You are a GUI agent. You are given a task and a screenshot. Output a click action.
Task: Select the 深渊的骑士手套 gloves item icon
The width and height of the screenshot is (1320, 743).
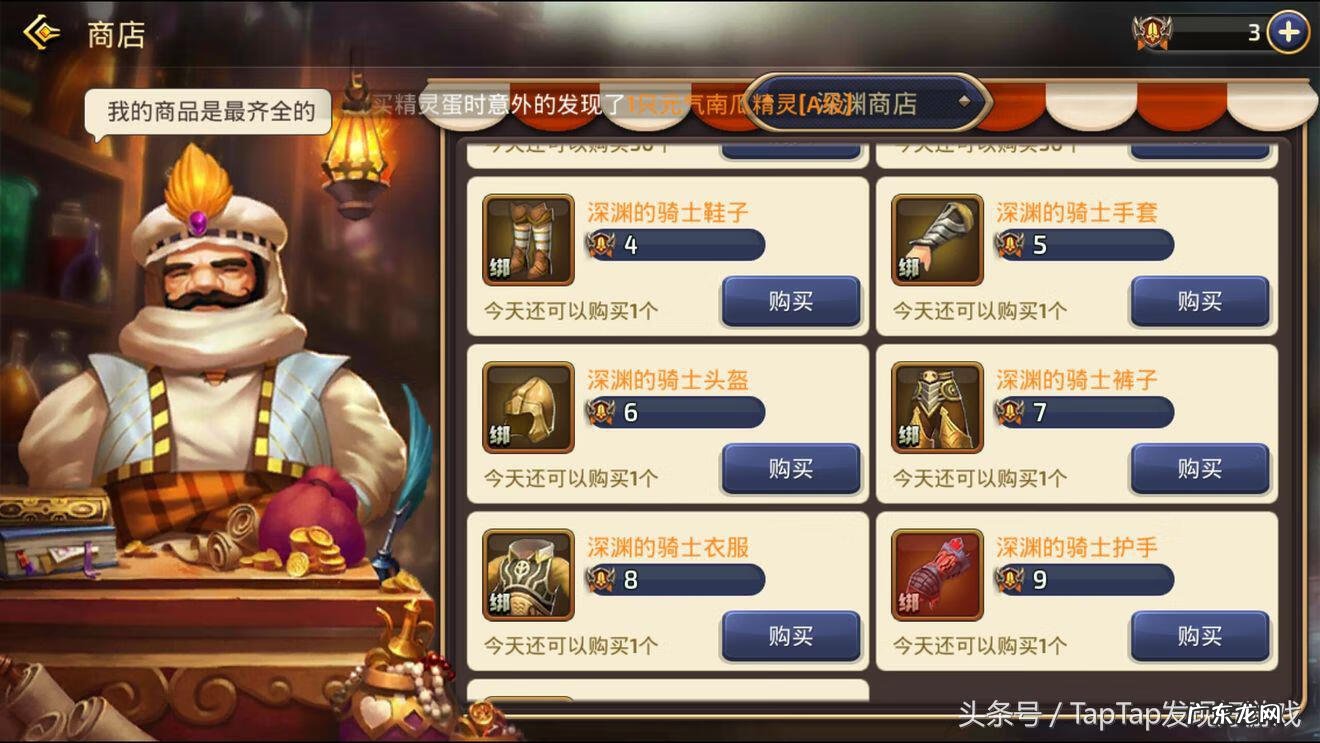point(936,239)
